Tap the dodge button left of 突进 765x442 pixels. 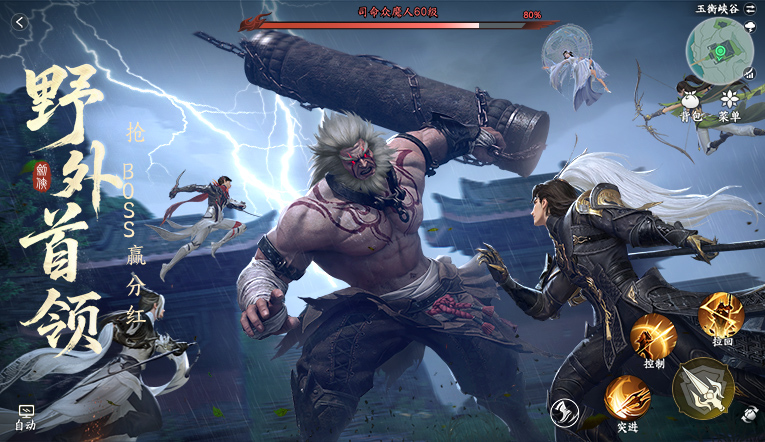563,411
